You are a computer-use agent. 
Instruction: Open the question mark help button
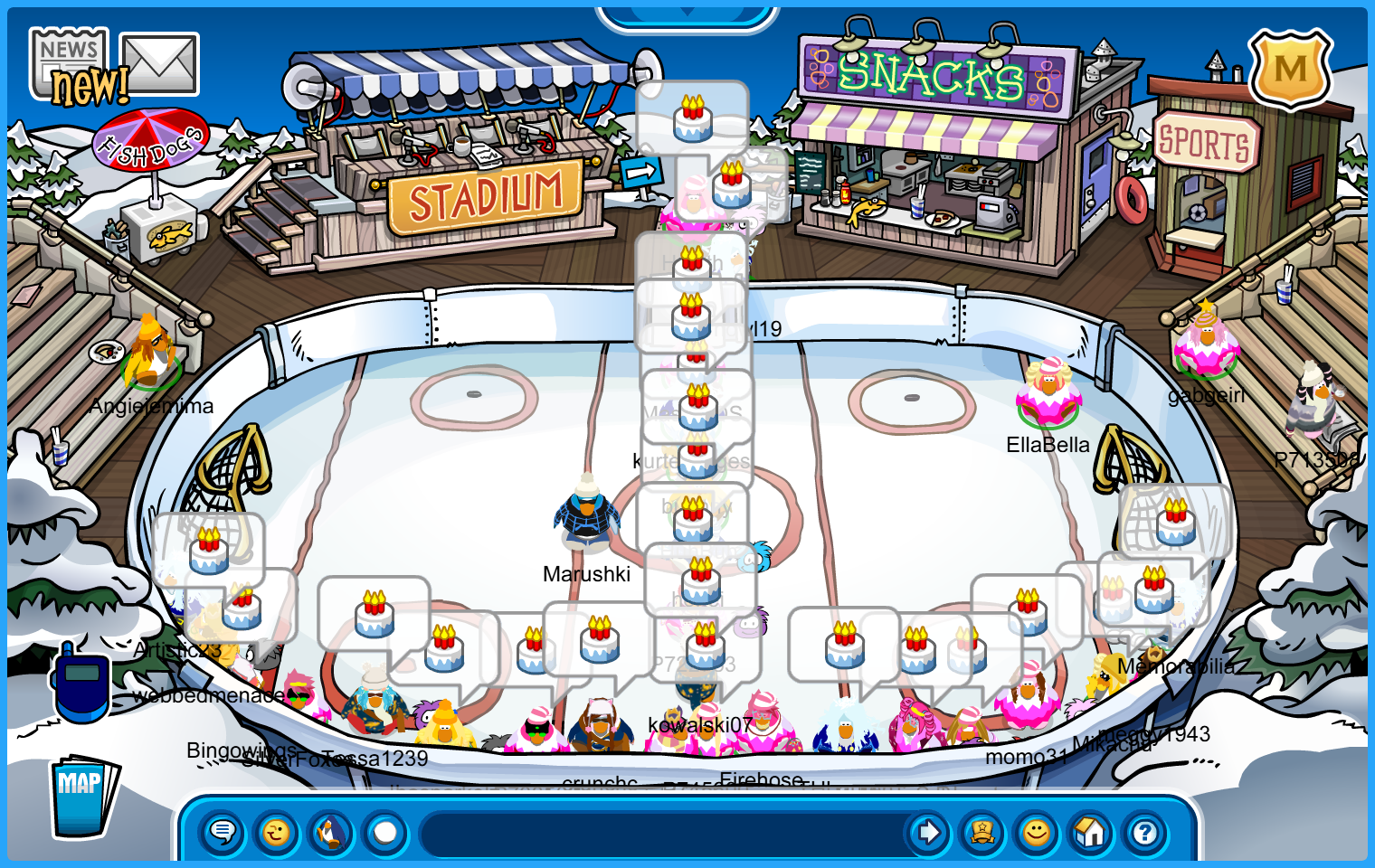pos(1145,832)
